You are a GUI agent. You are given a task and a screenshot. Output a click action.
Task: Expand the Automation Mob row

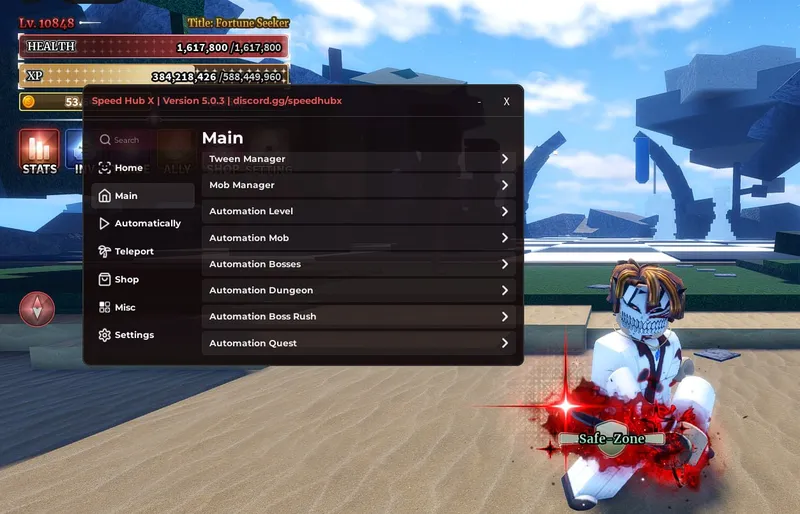[360, 238]
